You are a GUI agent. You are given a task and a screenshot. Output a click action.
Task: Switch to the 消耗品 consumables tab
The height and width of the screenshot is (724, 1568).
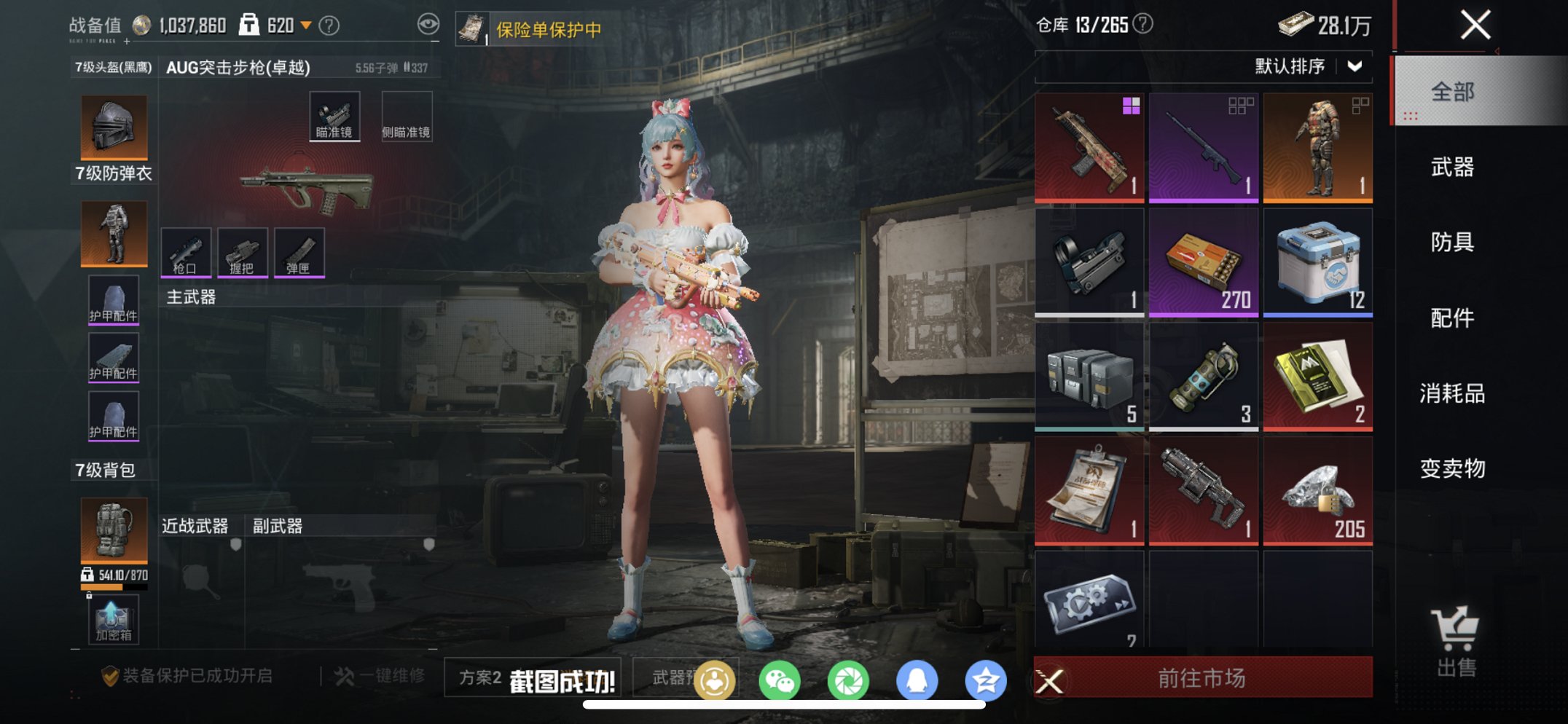tap(1451, 393)
